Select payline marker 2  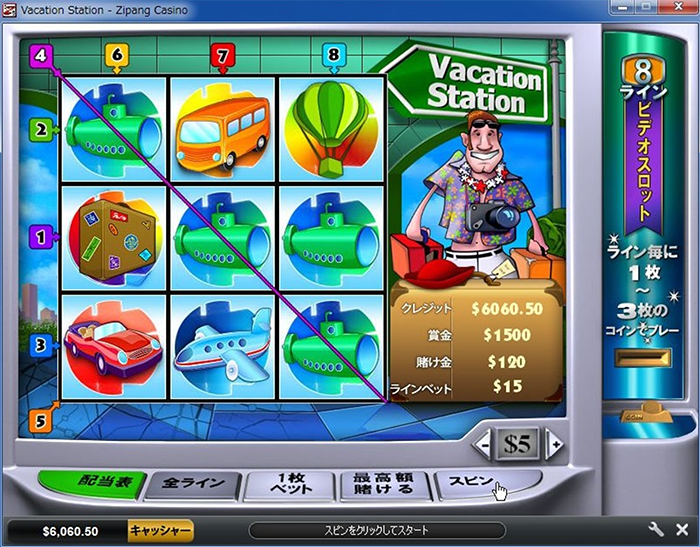pos(40,129)
